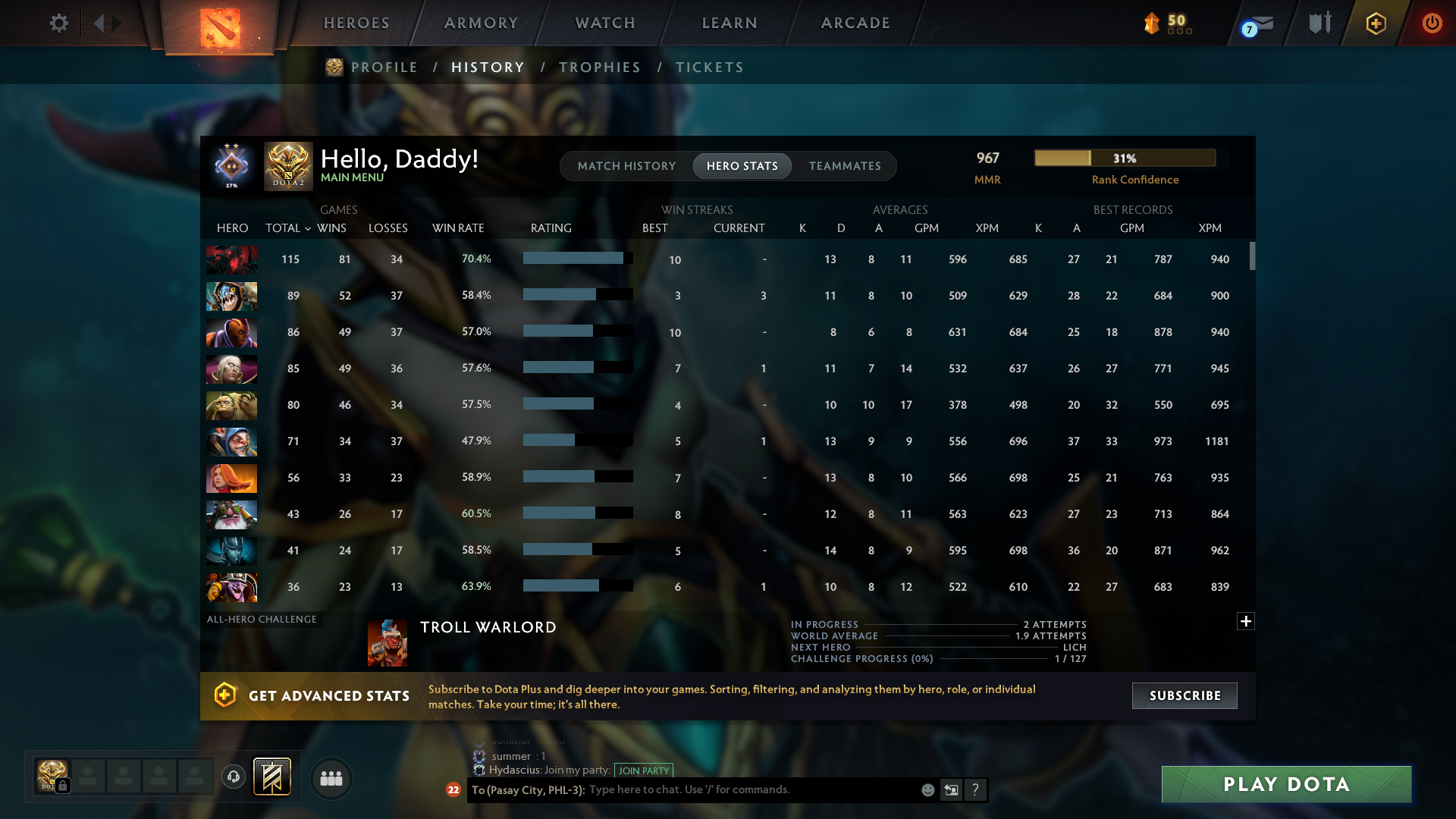The height and width of the screenshot is (819, 1456).
Task: Click the Rank Confidence progress bar
Action: (1125, 158)
